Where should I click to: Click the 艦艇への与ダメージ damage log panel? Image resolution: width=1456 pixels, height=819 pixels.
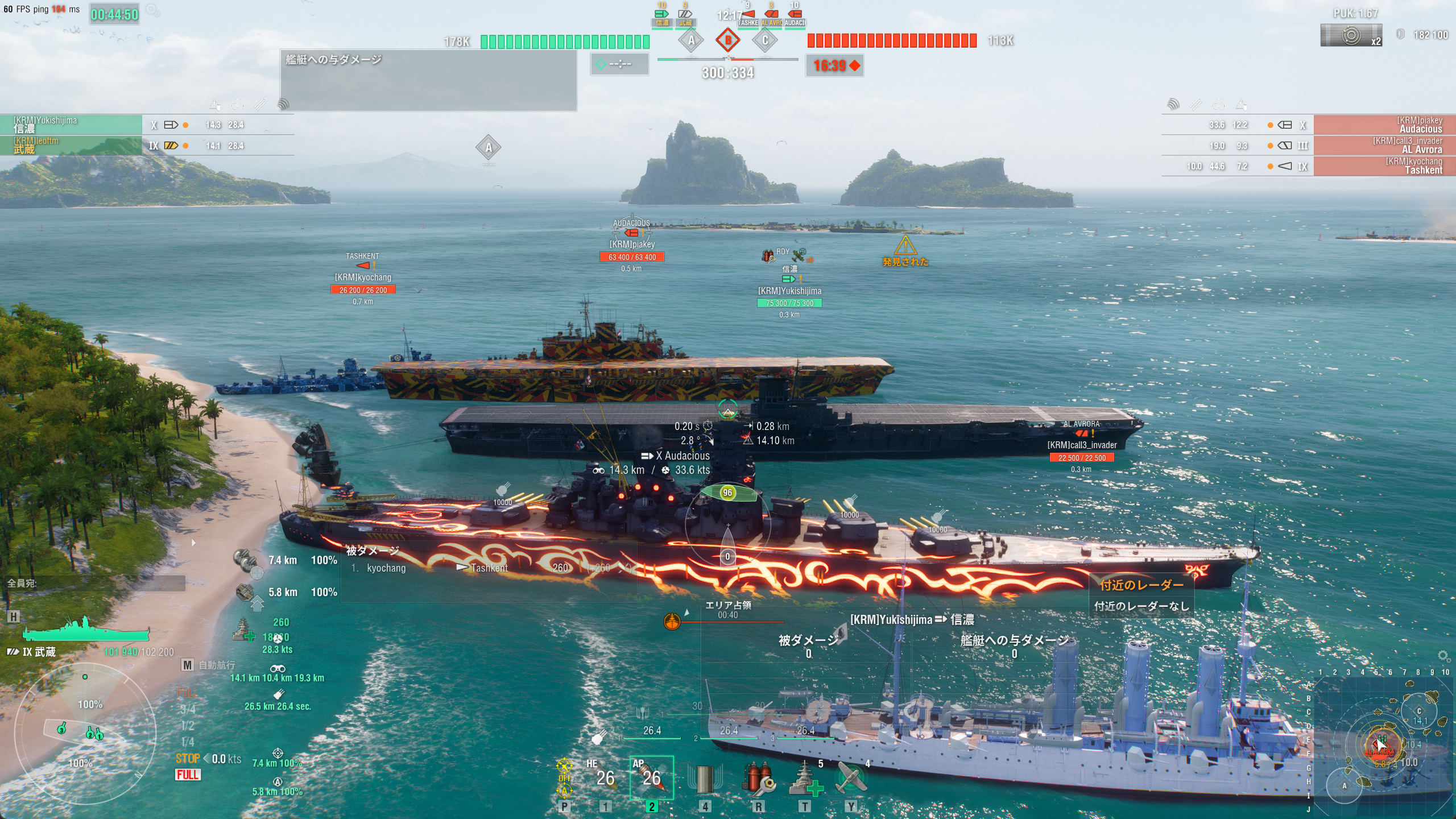tap(428, 80)
